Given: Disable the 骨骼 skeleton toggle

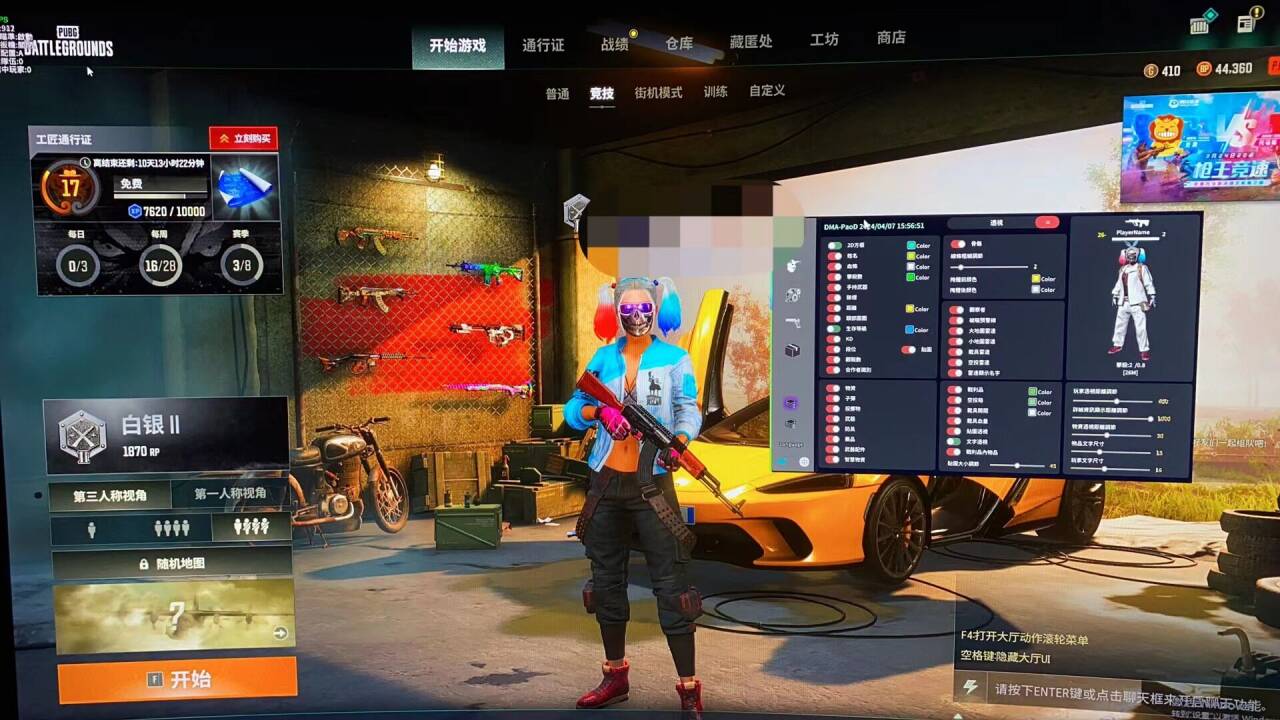Looking at the screenshot, I should (x=957, y=244).
